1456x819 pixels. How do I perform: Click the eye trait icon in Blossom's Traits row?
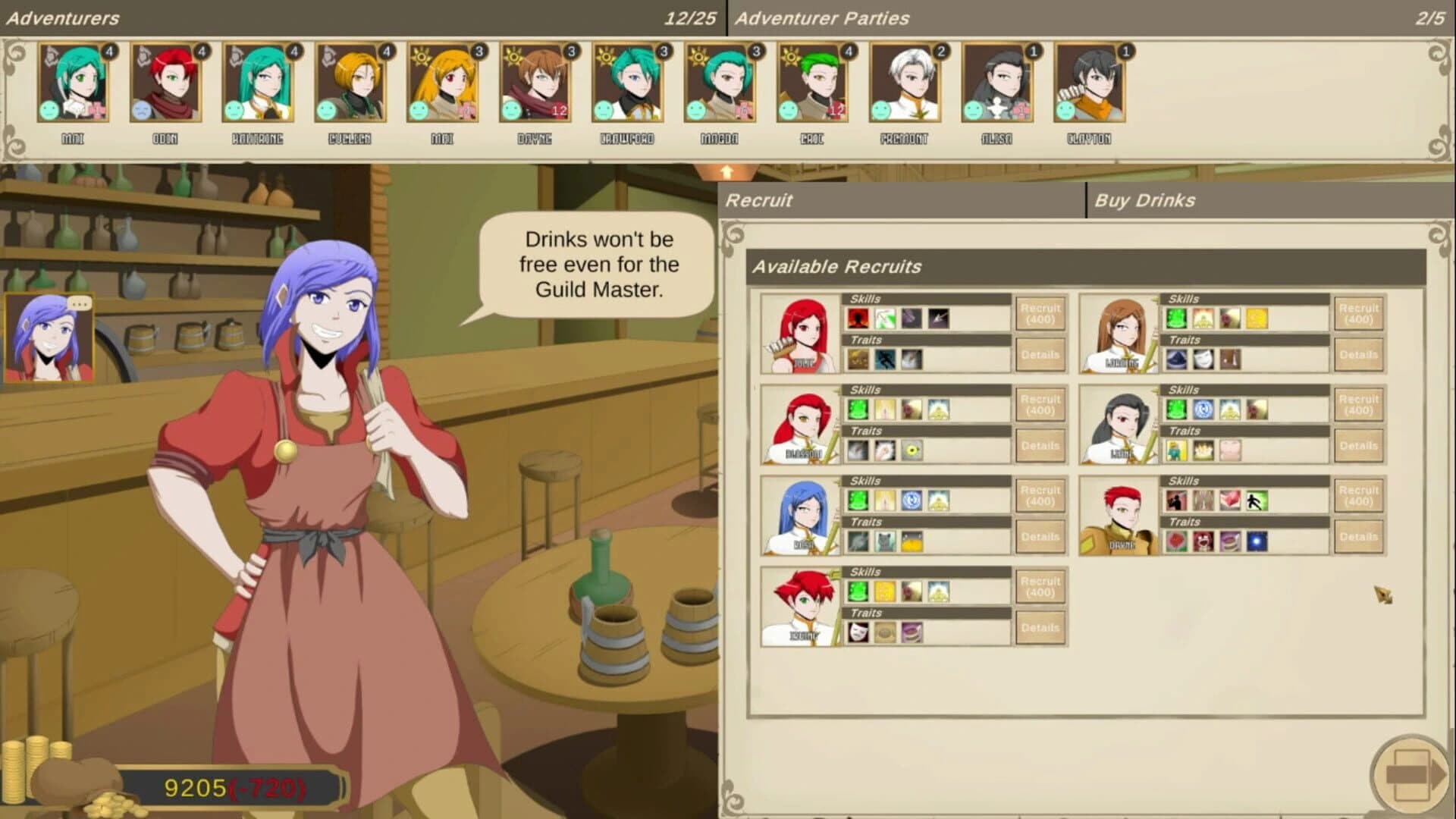click(x=912, y=449)
